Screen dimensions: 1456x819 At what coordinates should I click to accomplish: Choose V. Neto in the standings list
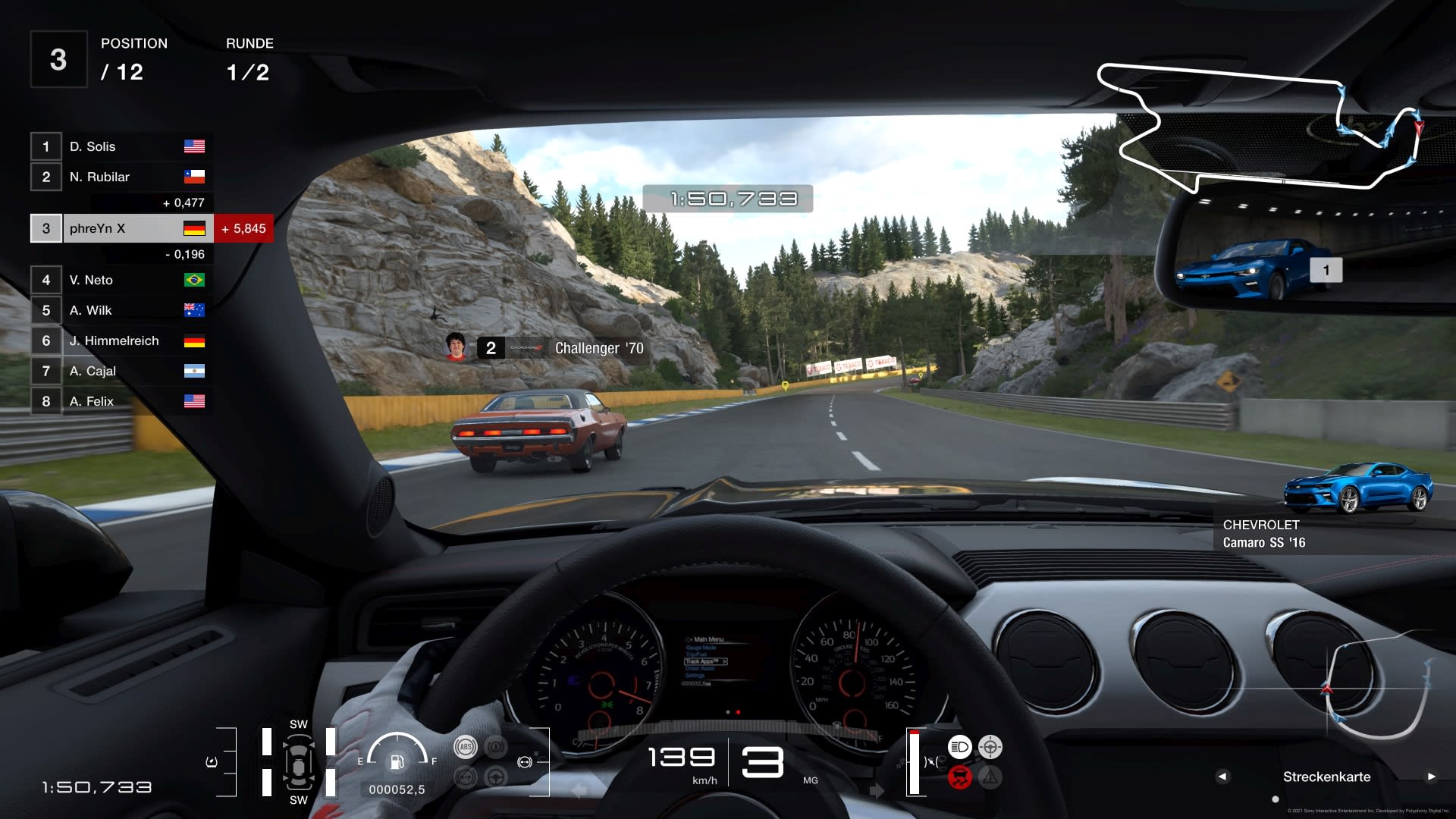(x=121, y=280)
